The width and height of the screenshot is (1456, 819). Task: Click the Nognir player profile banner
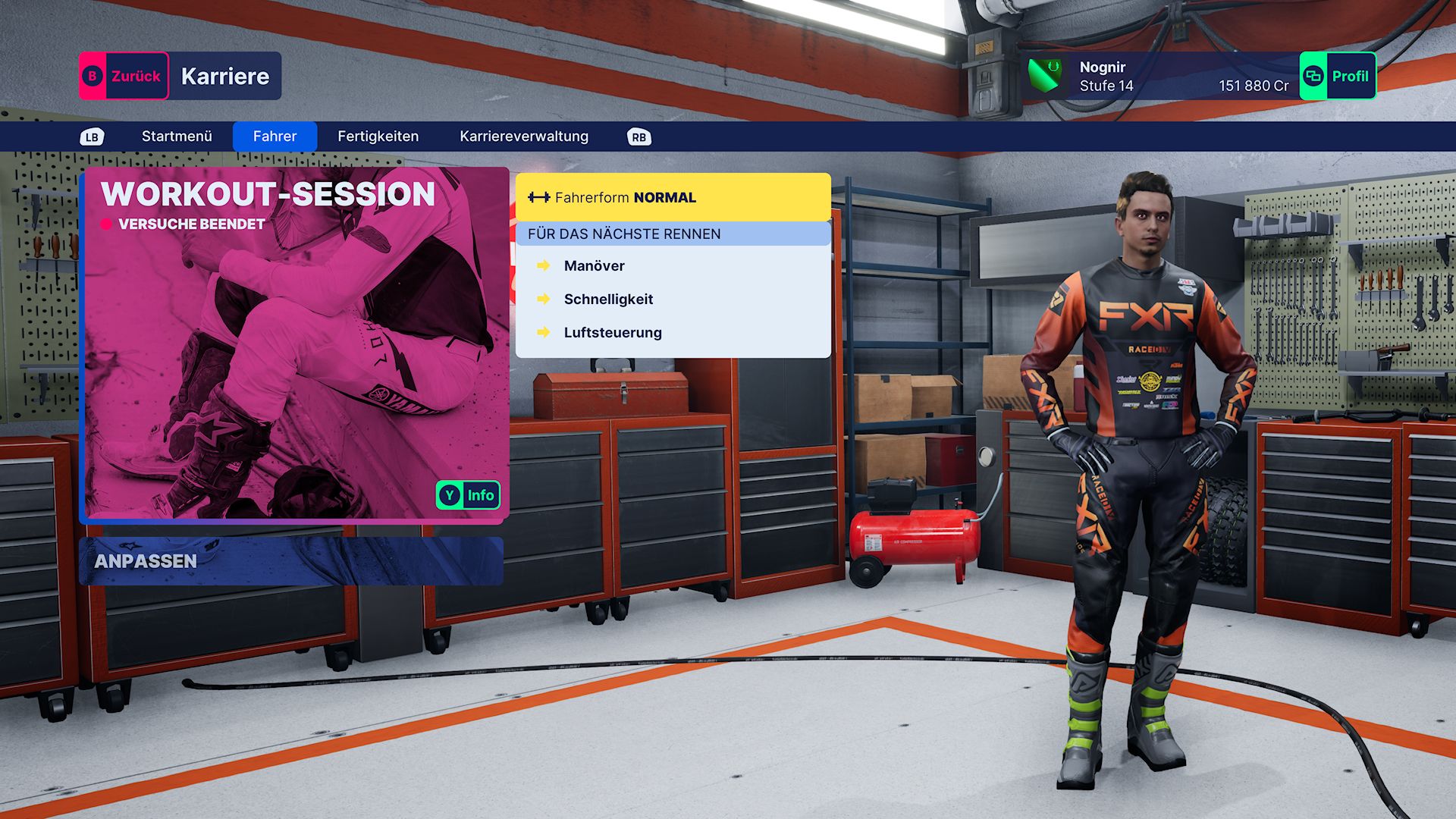(x=1160, y=76)
